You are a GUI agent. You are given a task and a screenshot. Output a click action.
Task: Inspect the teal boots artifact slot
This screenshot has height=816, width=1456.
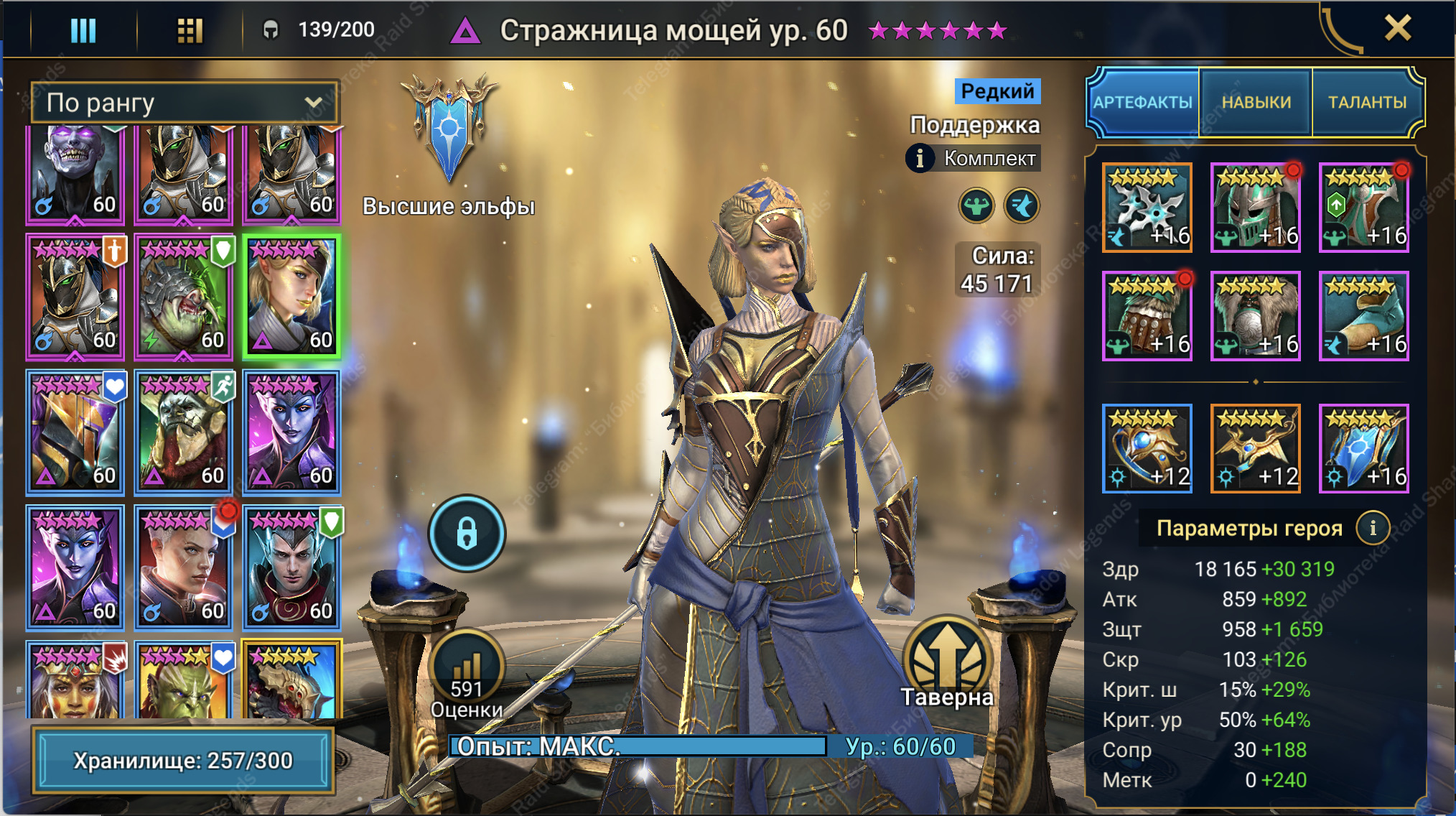pos(1363,316)
